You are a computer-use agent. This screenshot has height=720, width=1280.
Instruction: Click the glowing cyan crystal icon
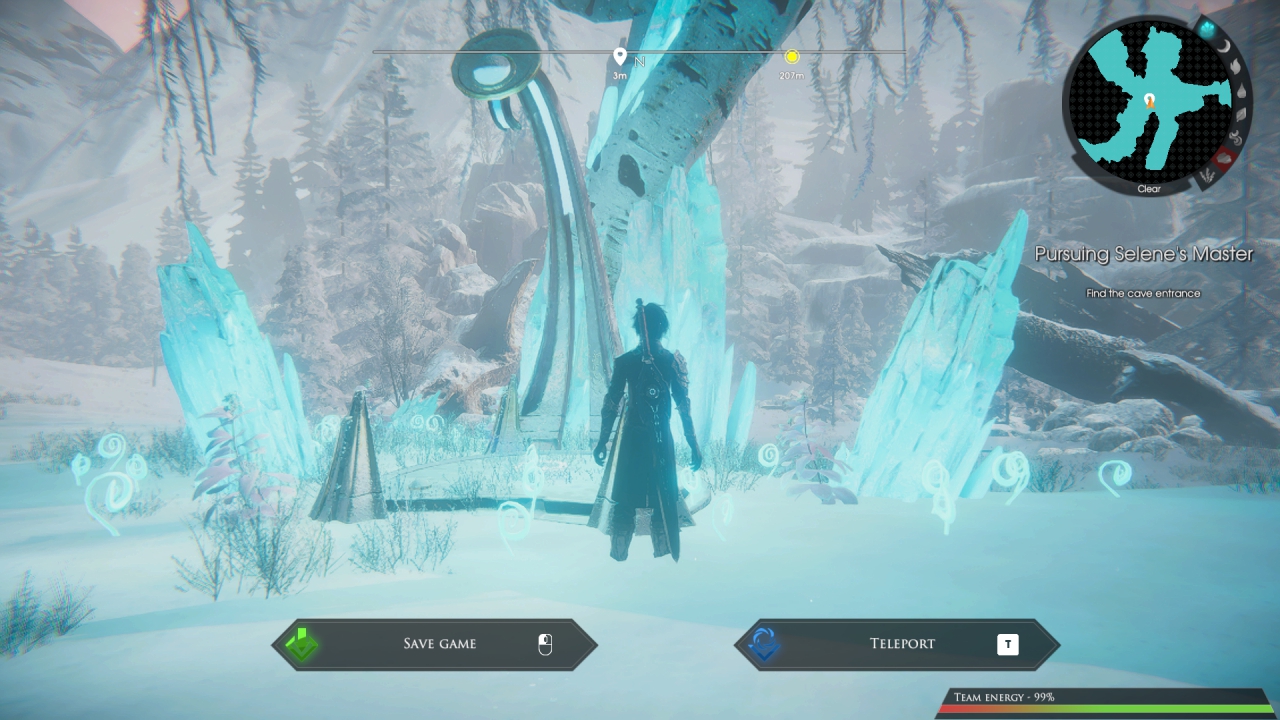(x=1207, y=29)
